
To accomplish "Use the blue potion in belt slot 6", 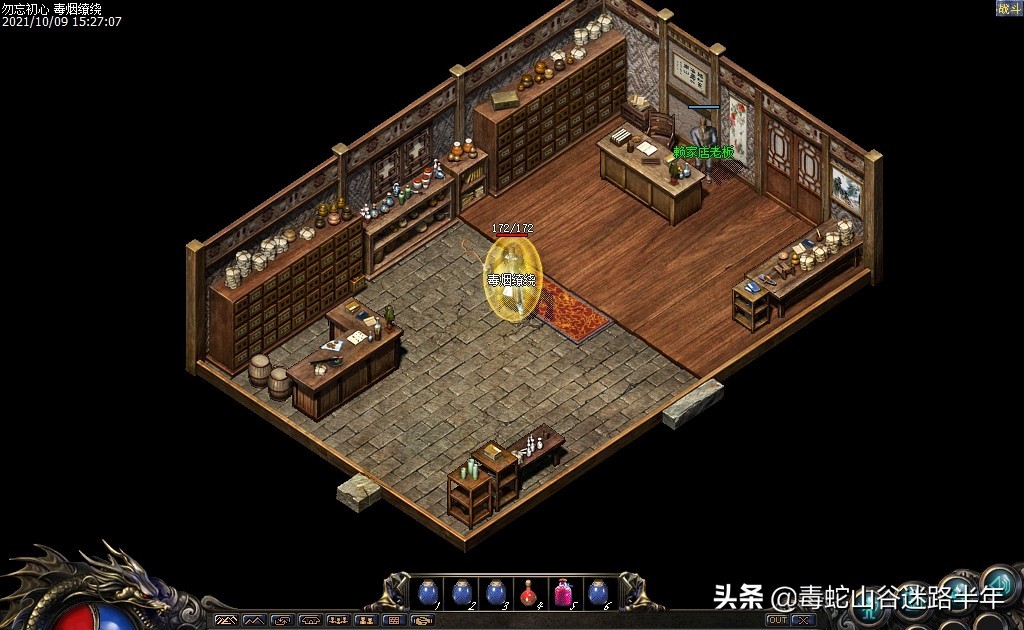I will coord(597,593).
